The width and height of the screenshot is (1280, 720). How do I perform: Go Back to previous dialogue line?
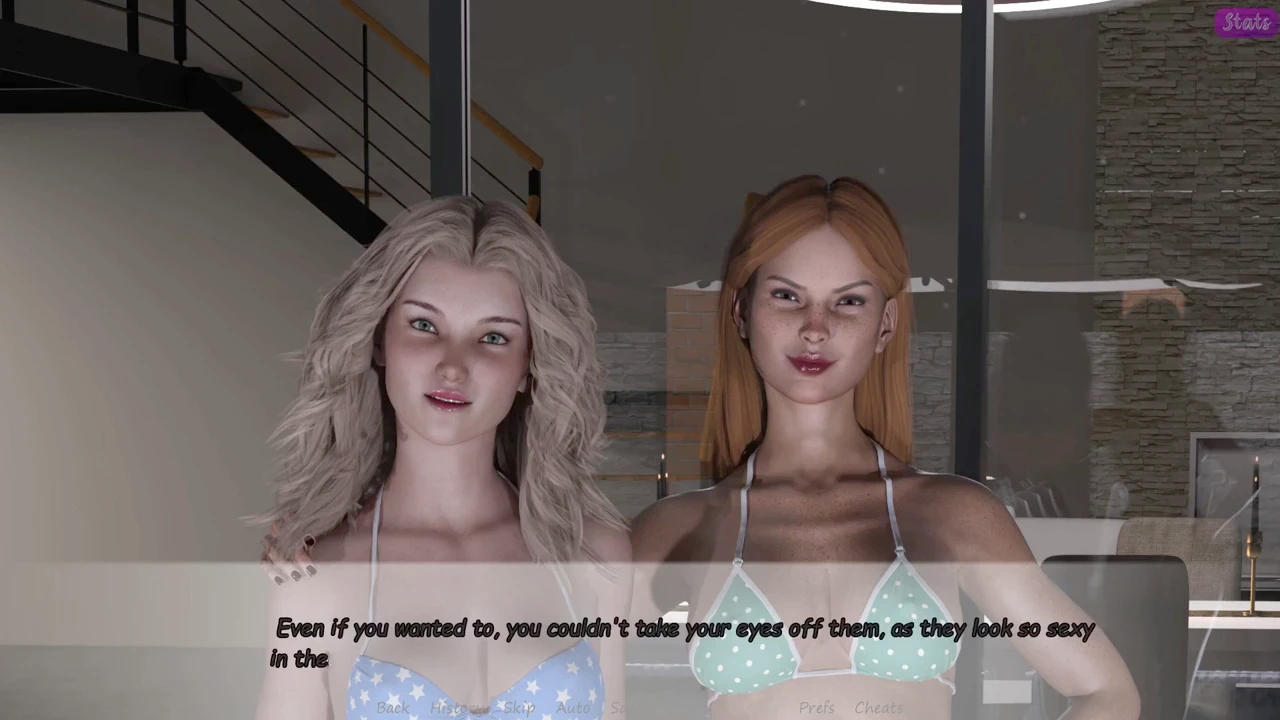click(x=393, y=708)
